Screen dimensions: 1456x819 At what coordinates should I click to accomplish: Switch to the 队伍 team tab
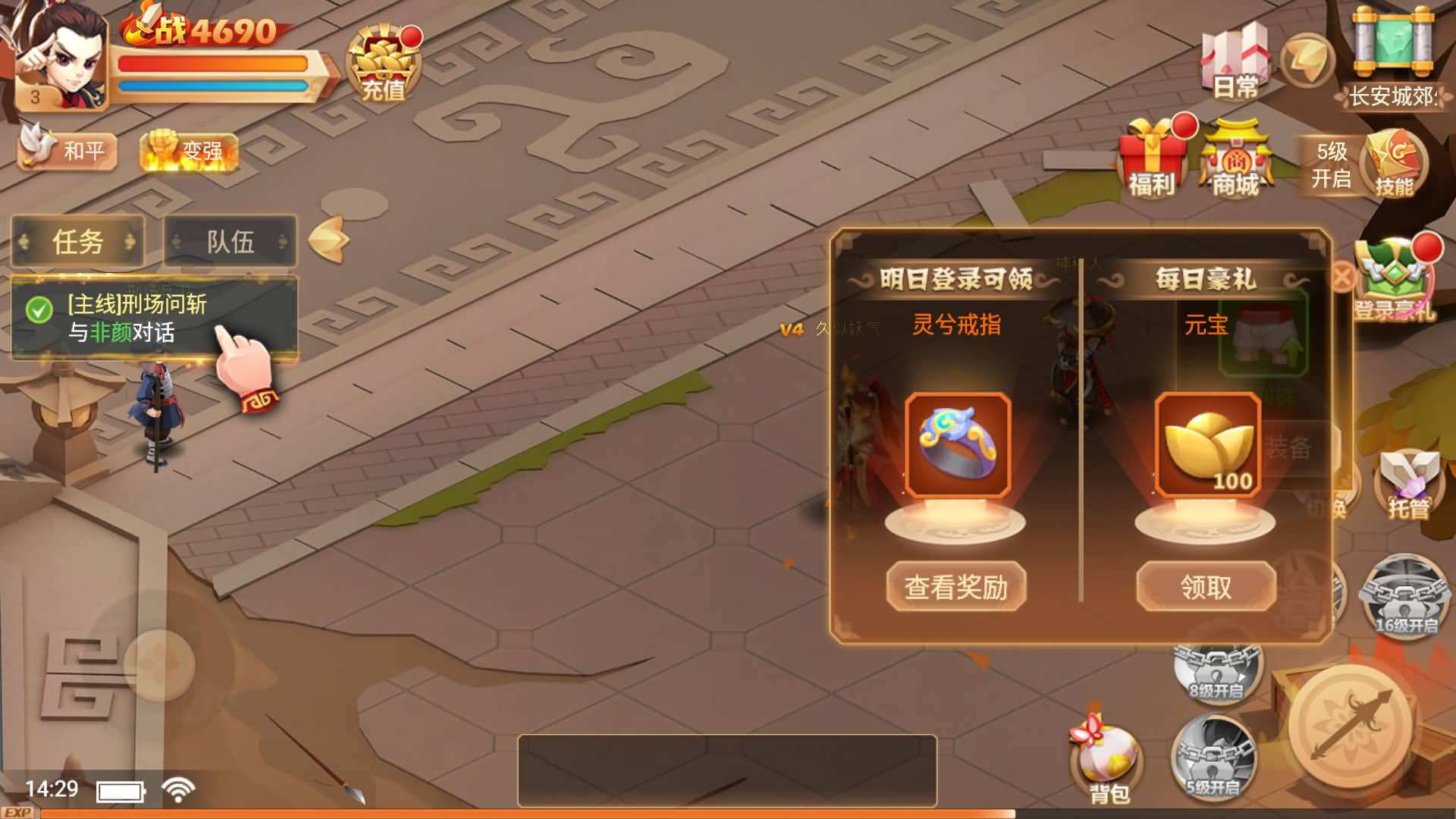231,242
